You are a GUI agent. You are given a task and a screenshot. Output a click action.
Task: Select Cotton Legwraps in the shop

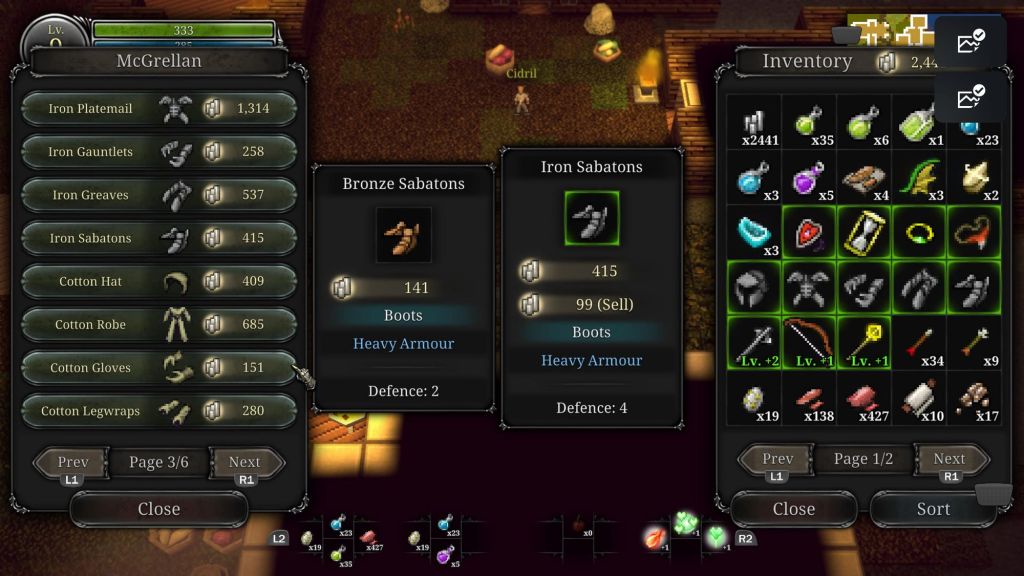158,410
